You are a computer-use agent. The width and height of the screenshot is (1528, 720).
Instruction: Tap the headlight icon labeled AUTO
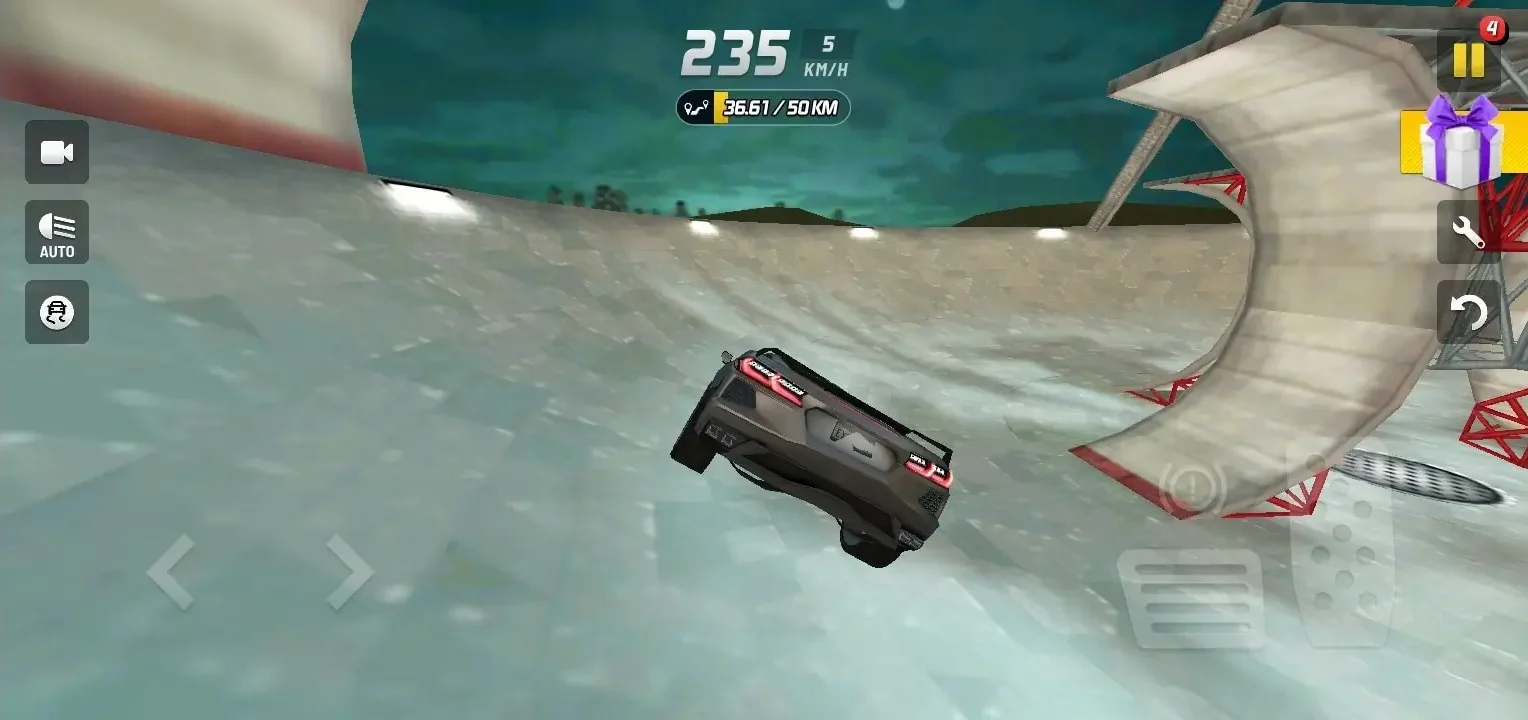coord(56,232)
